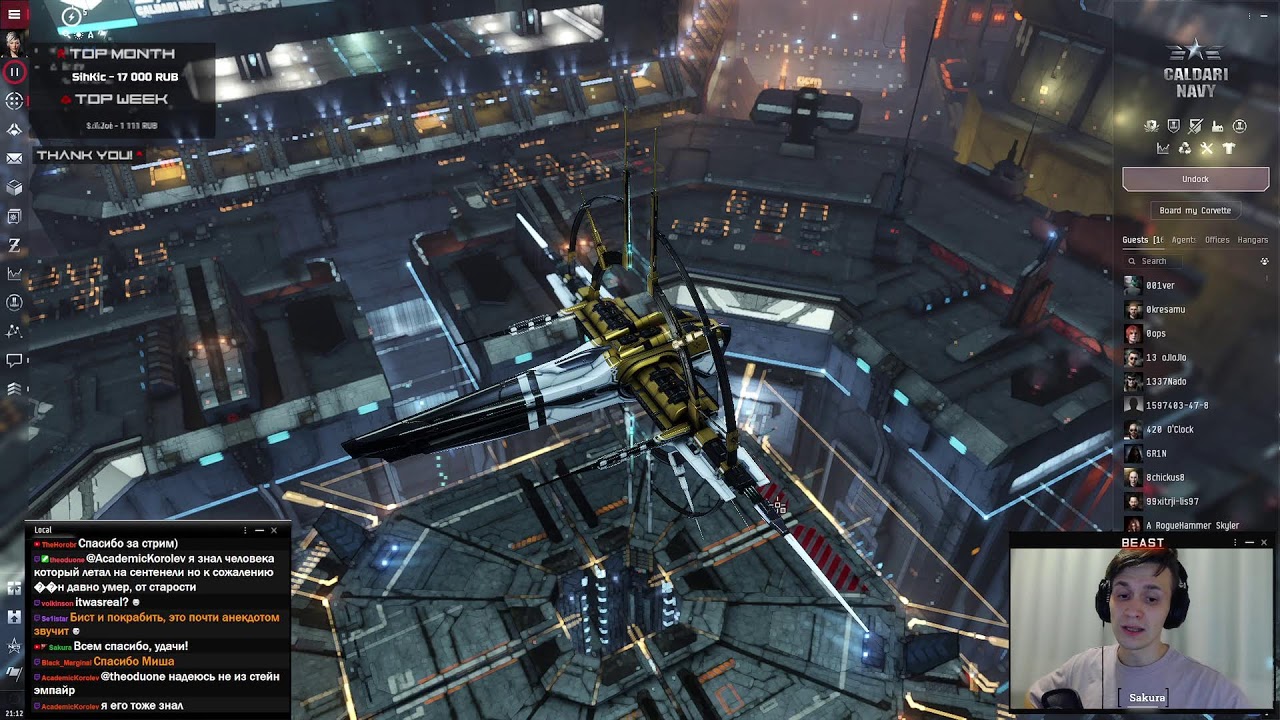1280x720 pixels.
Task: Open the Neocom hamburger menu
Action: [14, 14]
